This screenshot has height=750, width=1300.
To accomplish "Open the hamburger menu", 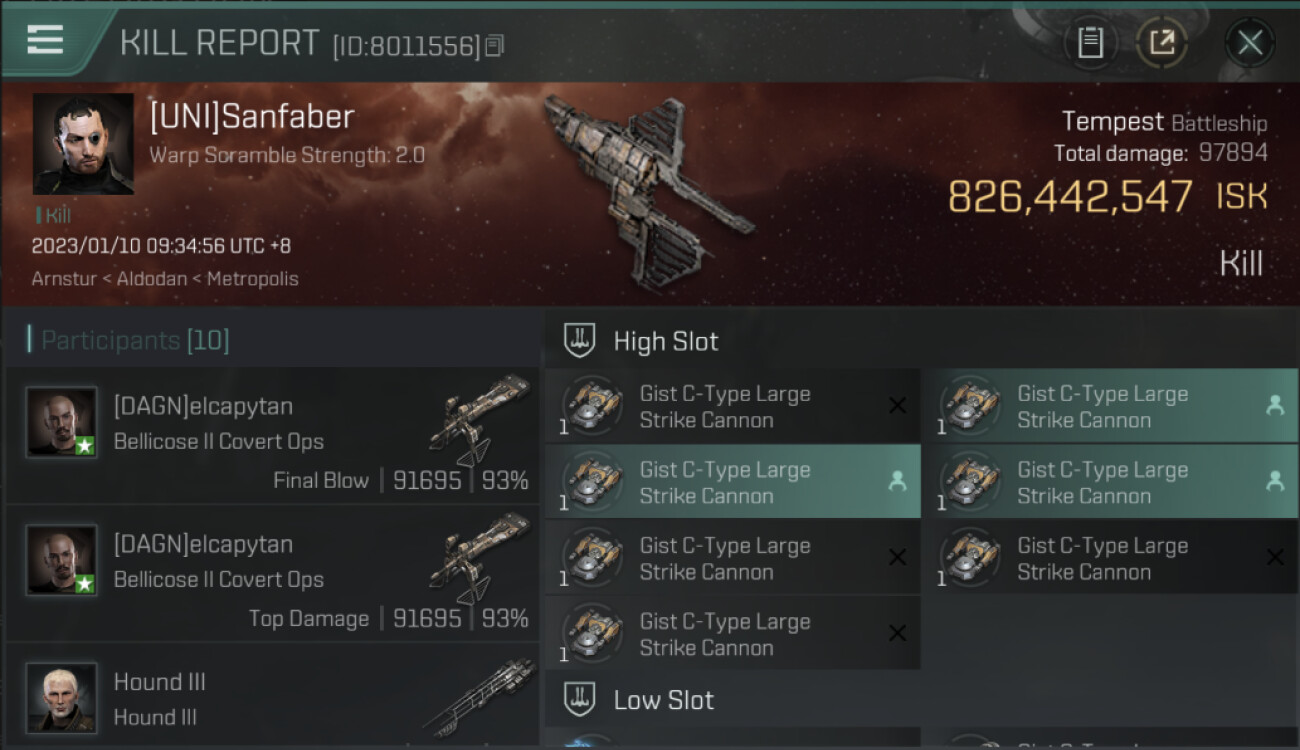I will (45, 41).
